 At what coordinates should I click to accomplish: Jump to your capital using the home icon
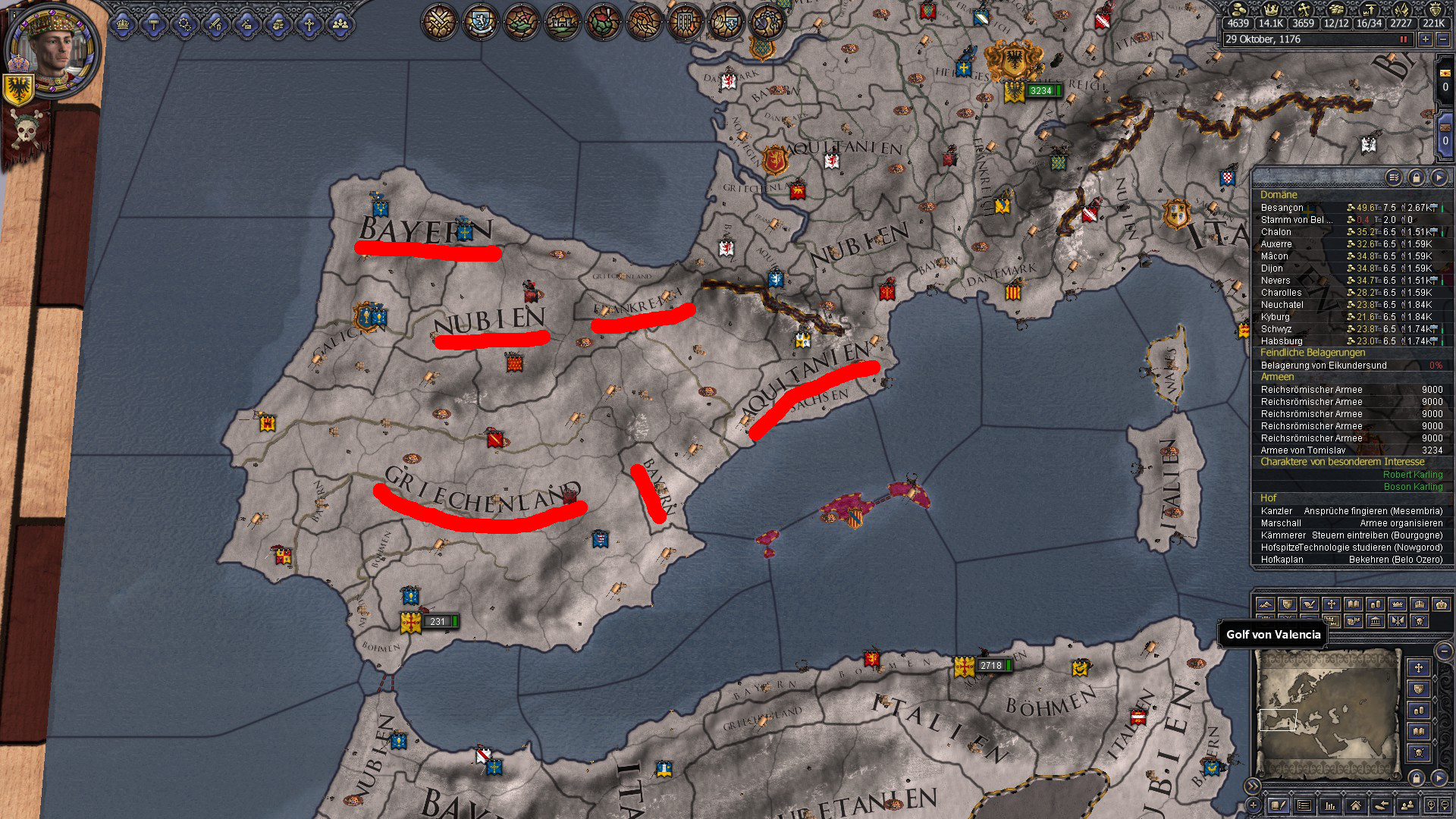[x=1357, y=806]
